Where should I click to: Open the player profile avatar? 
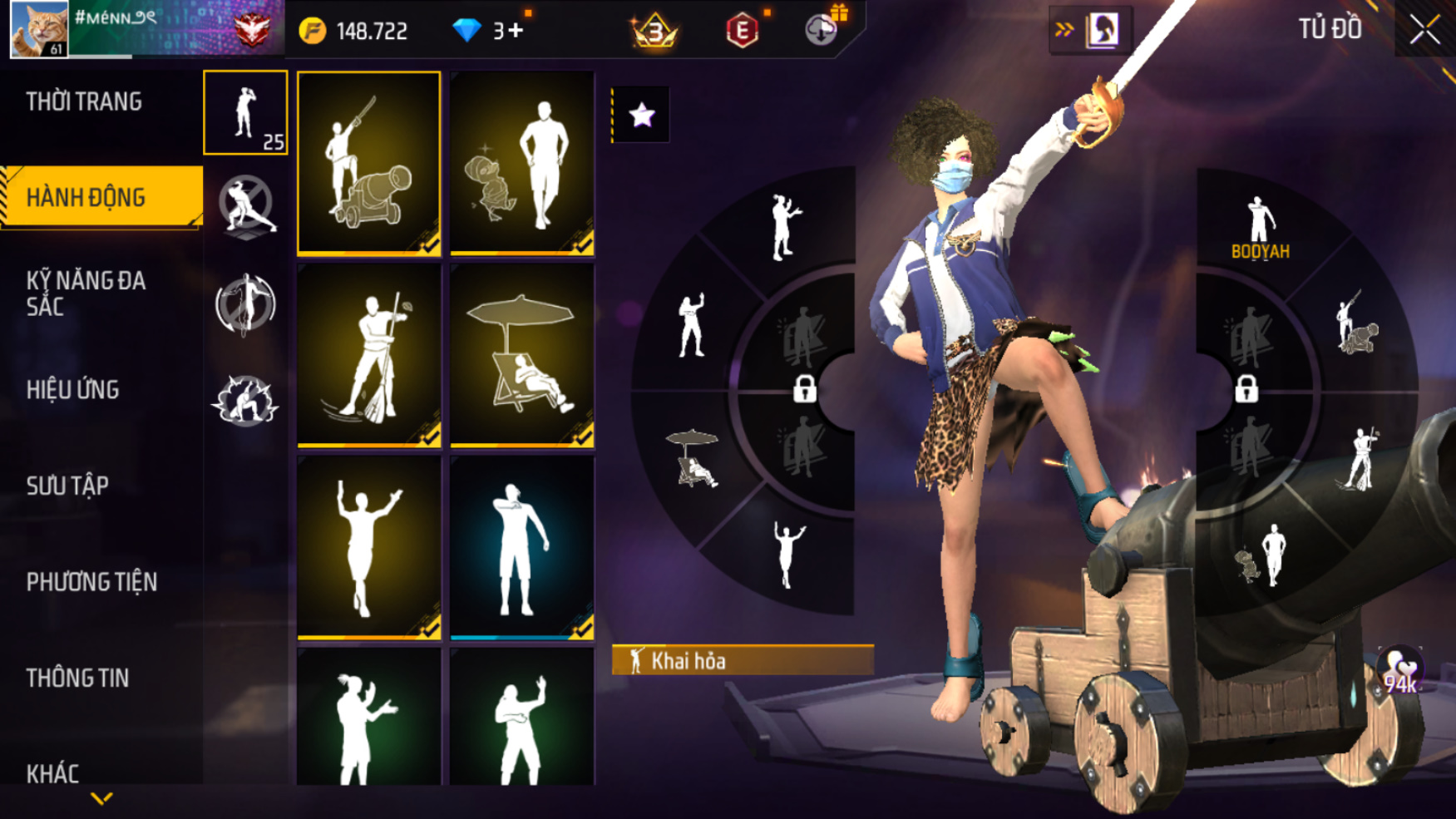(x=39, y=29)
